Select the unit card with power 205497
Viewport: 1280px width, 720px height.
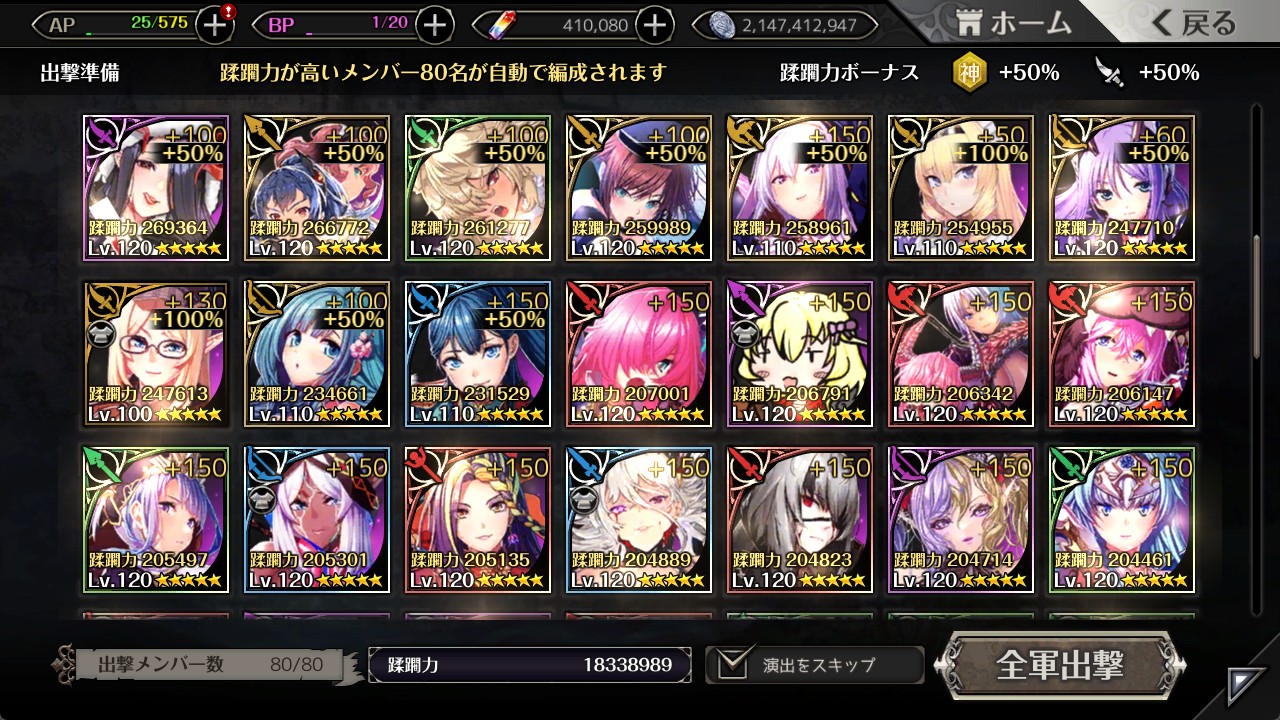[156, 520]
